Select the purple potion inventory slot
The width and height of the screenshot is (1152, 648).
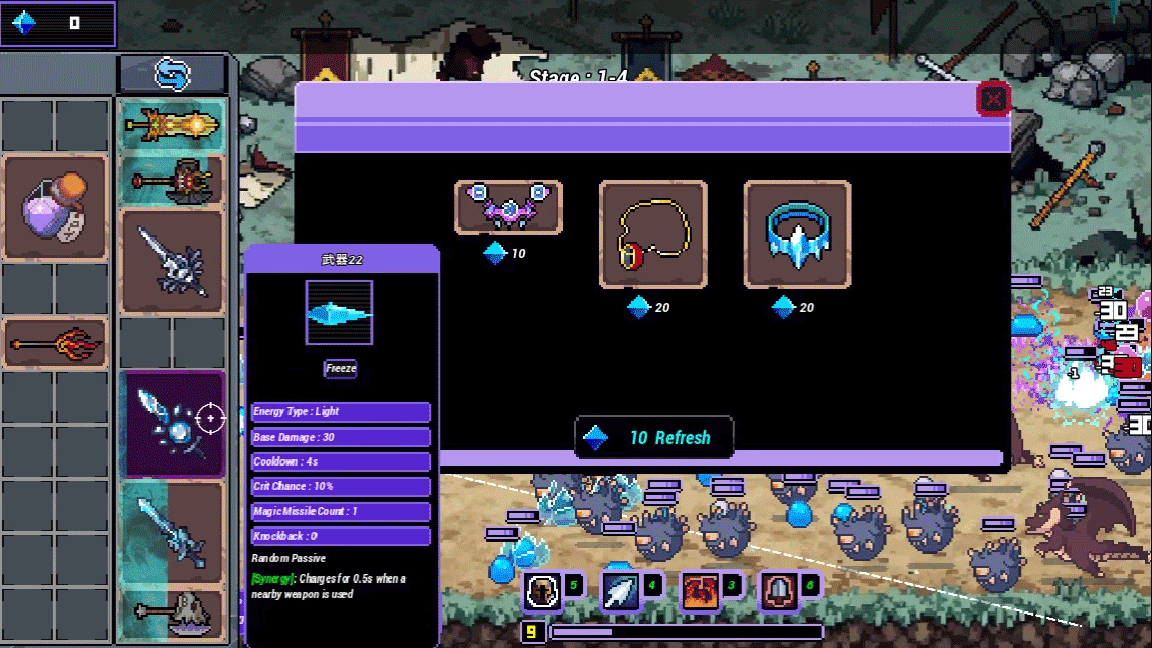tap(55, 208)
